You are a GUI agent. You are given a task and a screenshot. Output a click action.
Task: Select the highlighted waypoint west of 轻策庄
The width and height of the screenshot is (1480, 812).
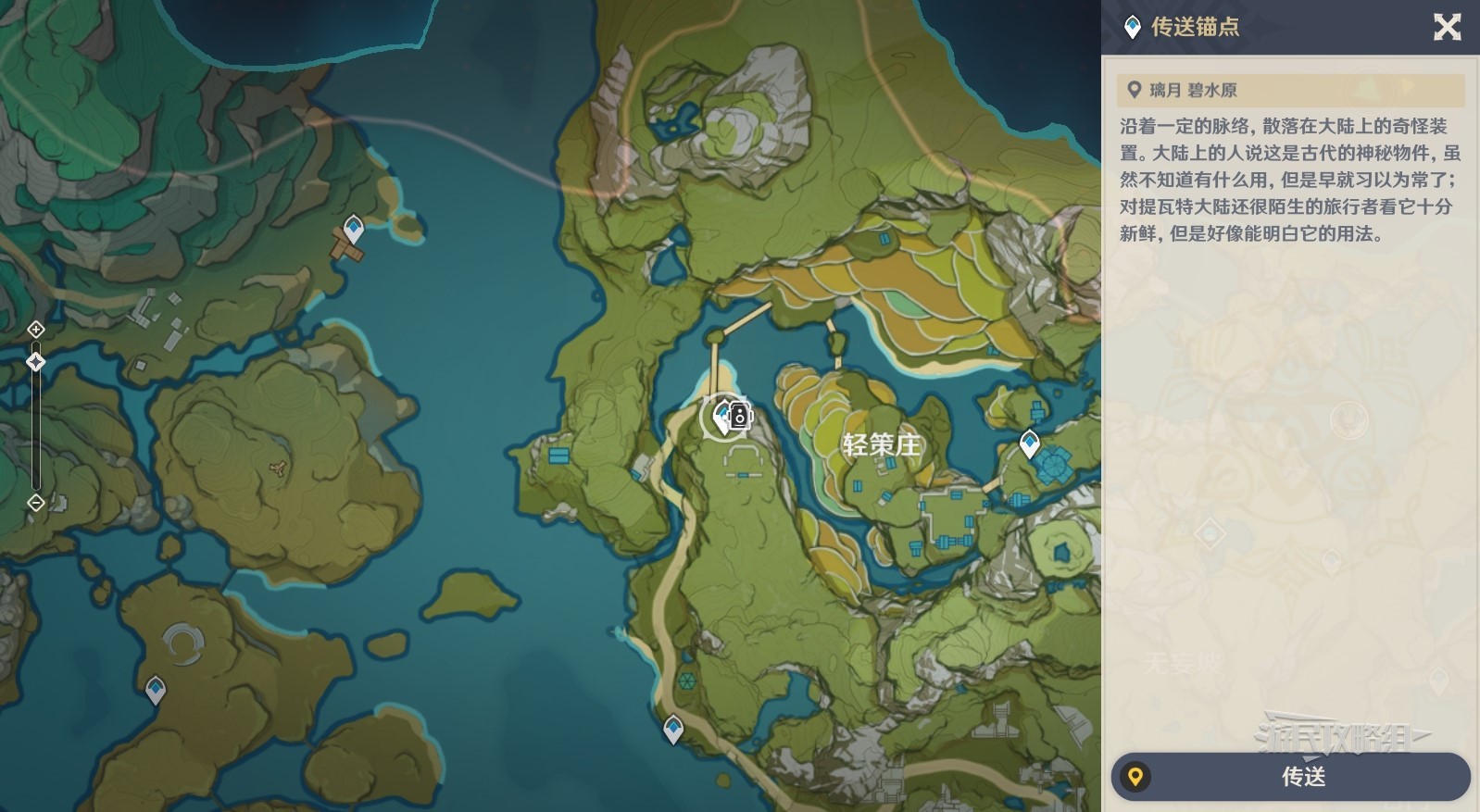point(723,417)
